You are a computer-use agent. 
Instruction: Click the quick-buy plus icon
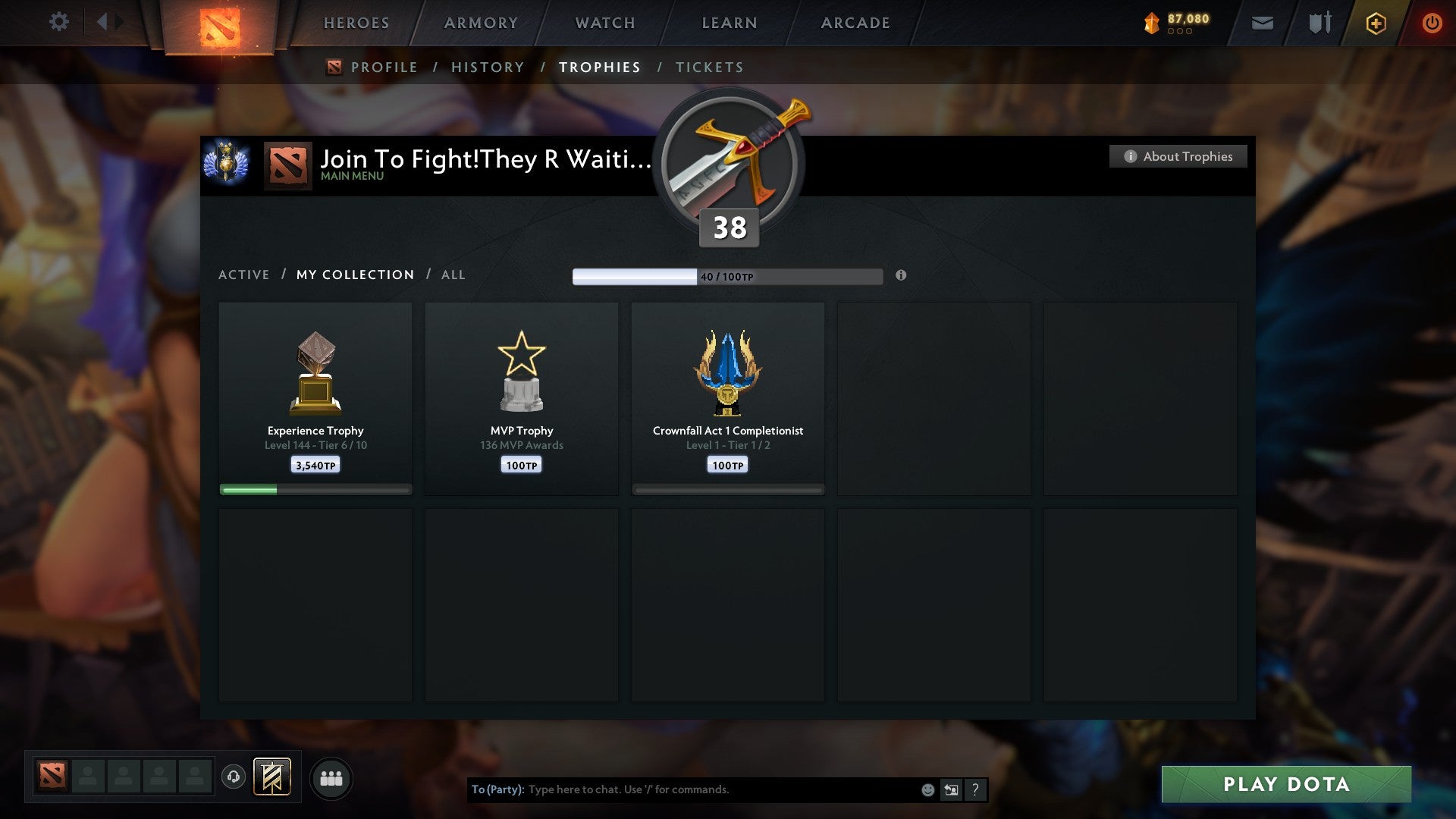tap(1376, 23)
